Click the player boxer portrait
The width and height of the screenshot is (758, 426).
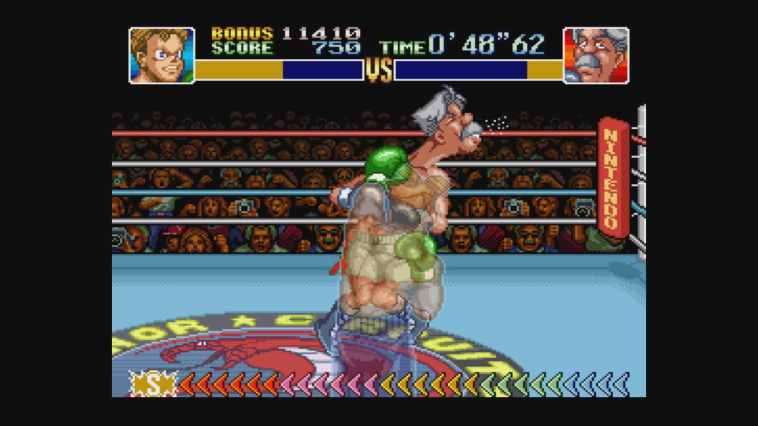(161, 55)
